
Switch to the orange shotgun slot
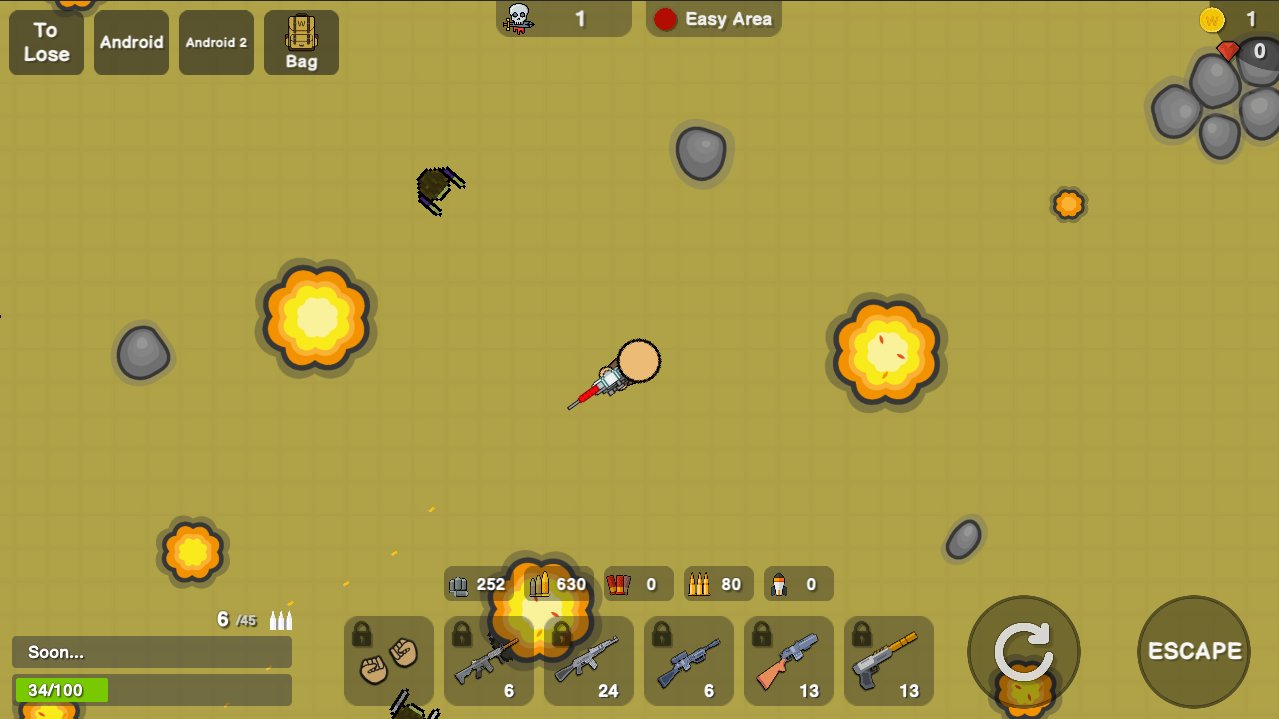[x=789, y=661]
